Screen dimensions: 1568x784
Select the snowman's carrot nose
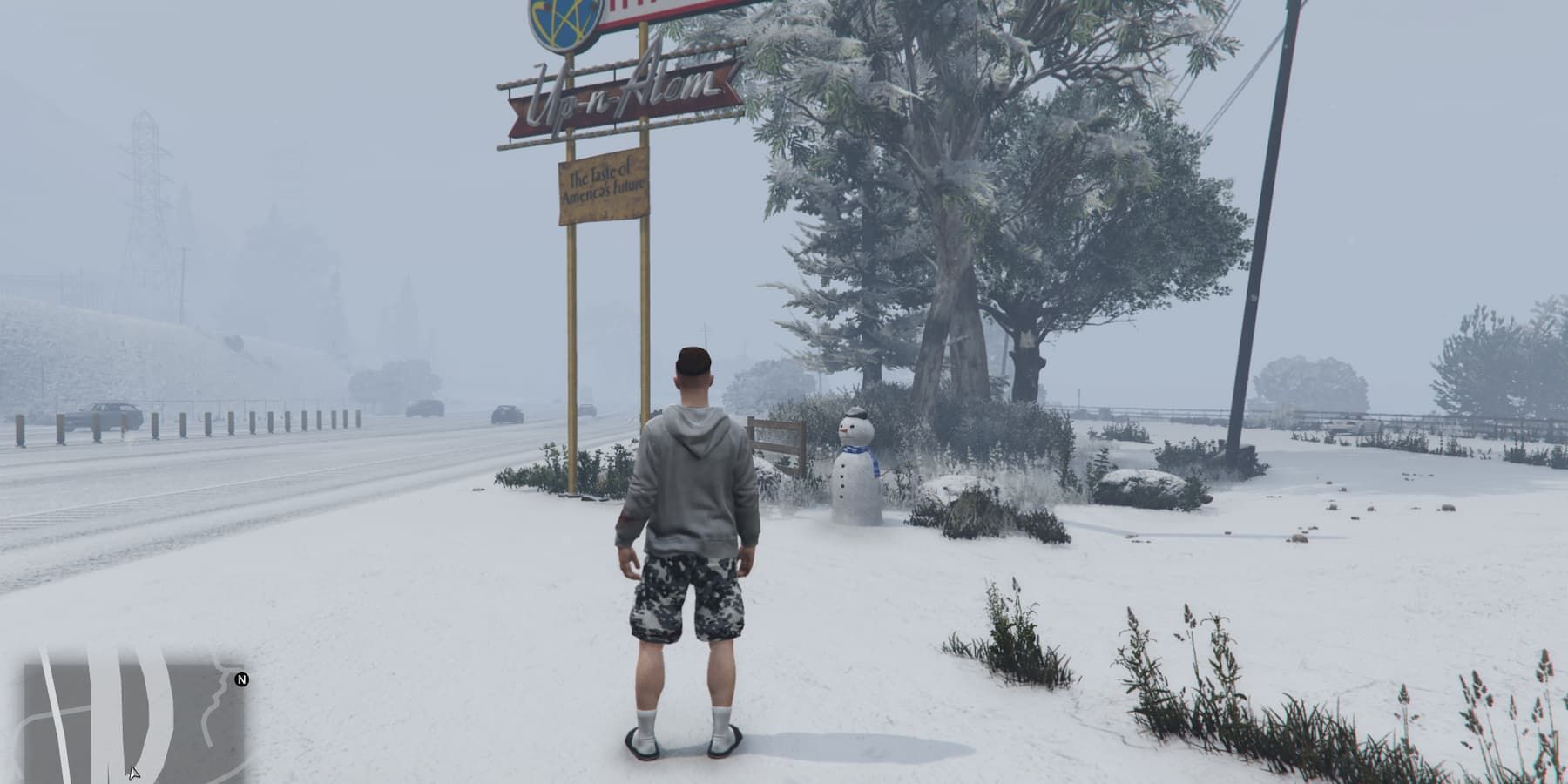tap(844, 429)
